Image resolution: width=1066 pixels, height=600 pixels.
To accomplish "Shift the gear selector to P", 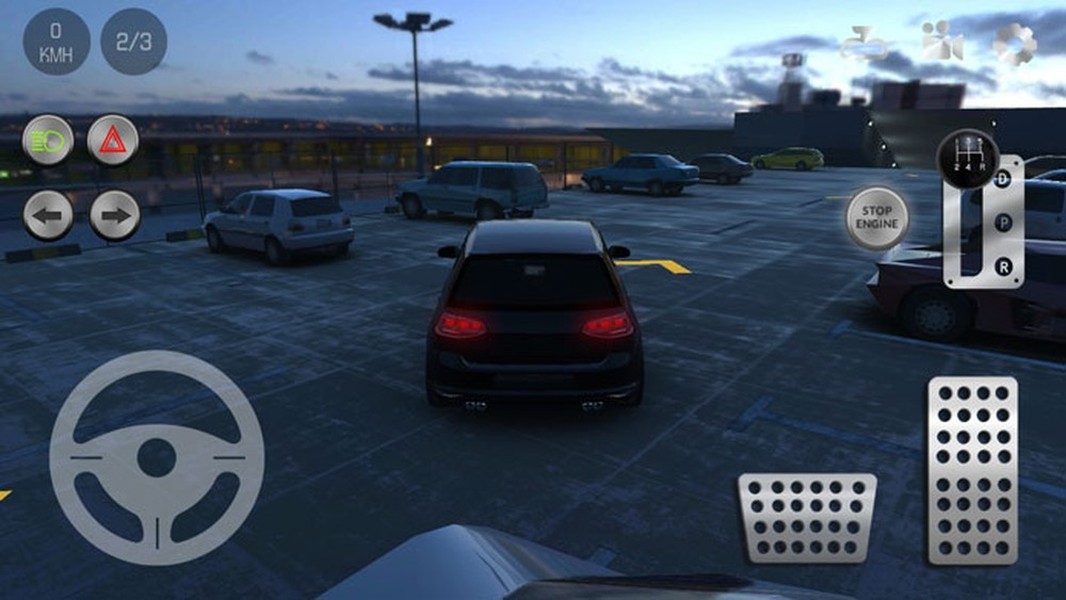I will click(1003, 223).
